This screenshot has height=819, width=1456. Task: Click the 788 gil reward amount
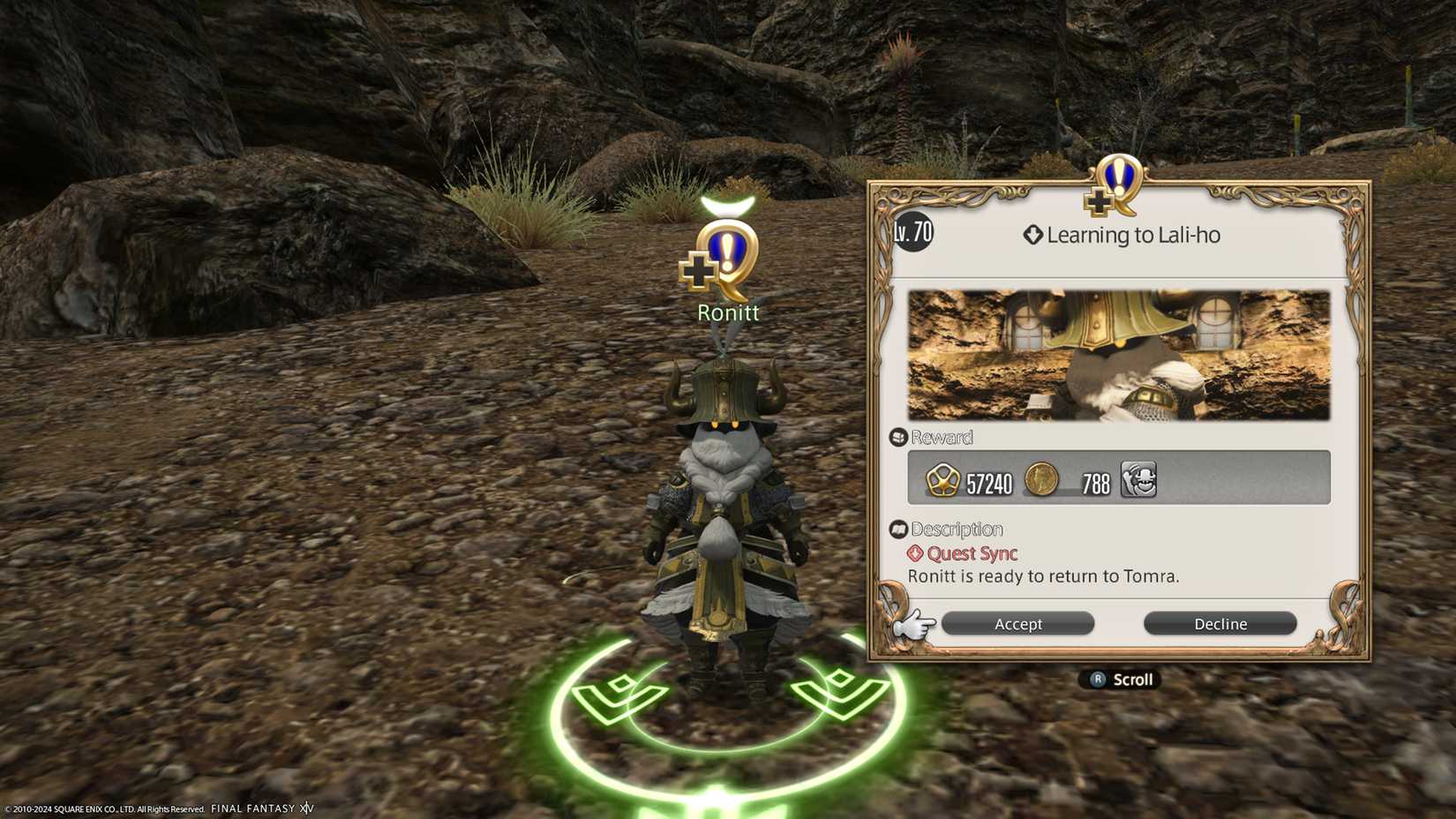(1094, 479)
